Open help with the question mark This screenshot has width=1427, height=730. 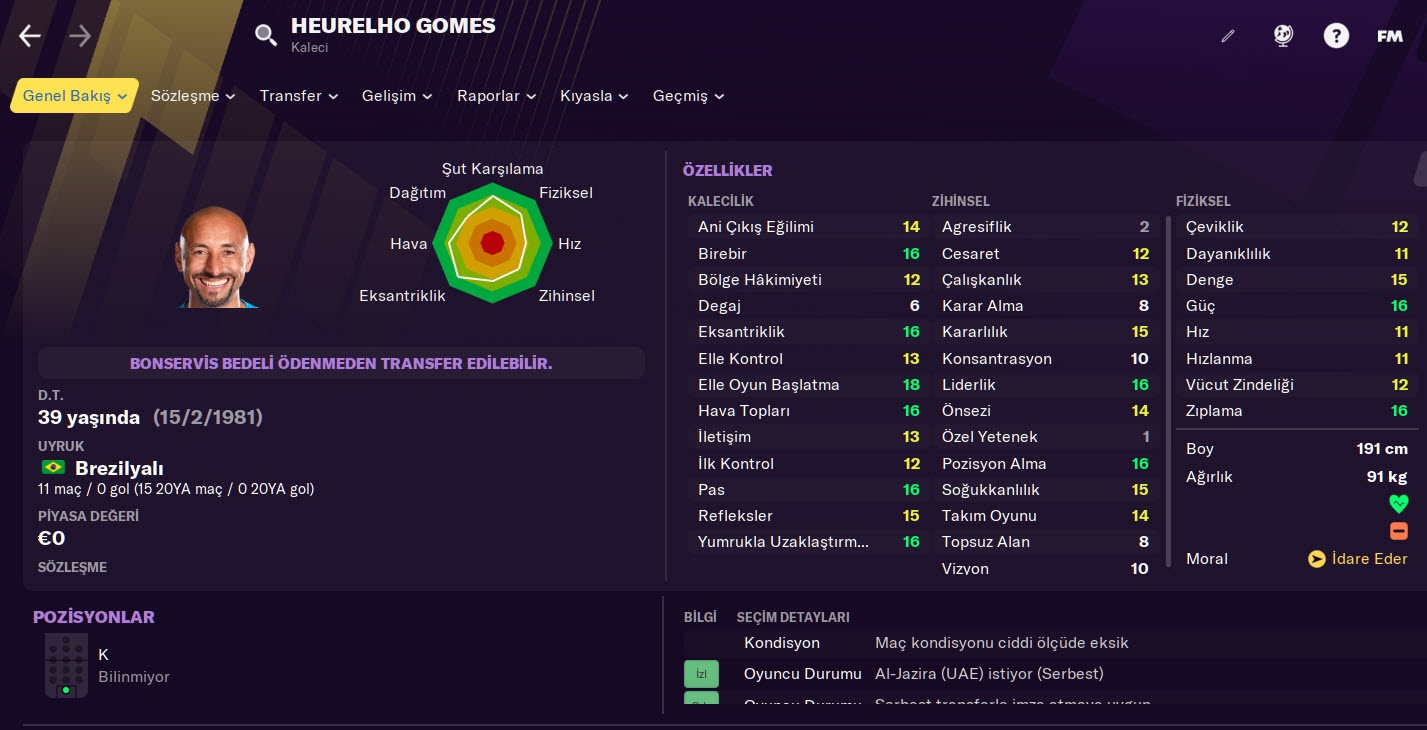coord(1336,37)
